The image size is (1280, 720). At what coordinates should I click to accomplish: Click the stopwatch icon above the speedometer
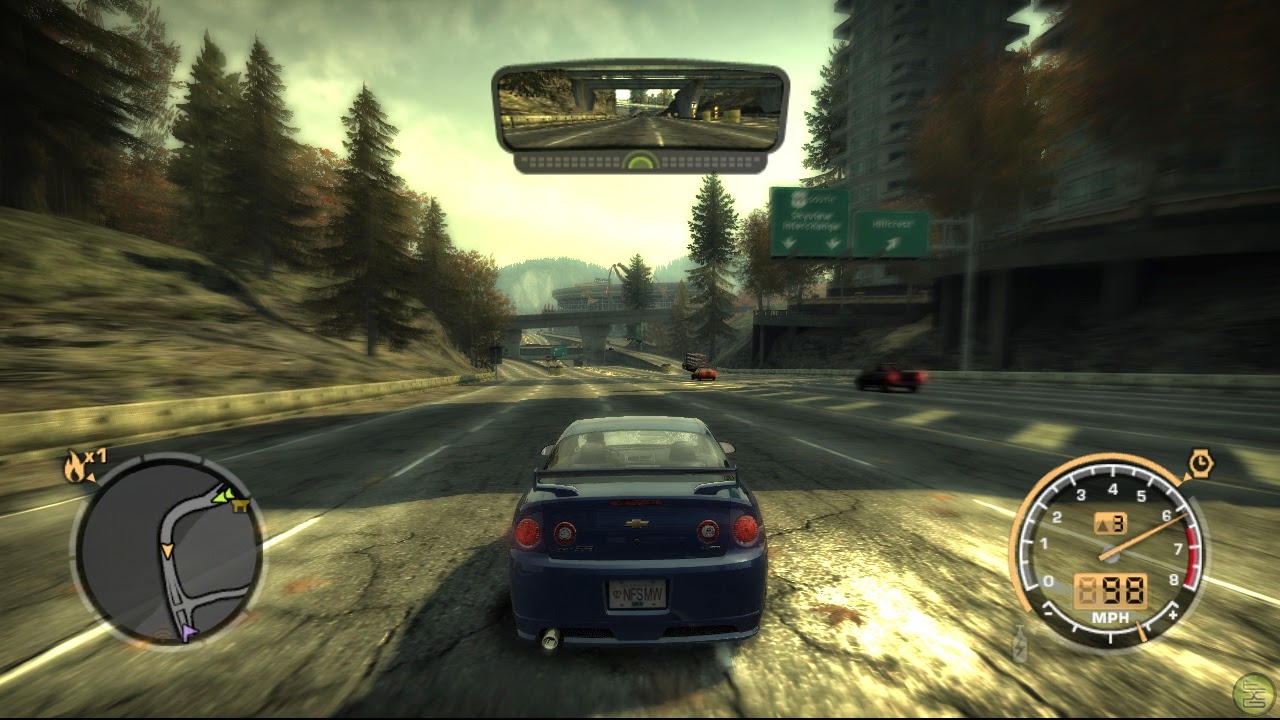pos(1203,464)
